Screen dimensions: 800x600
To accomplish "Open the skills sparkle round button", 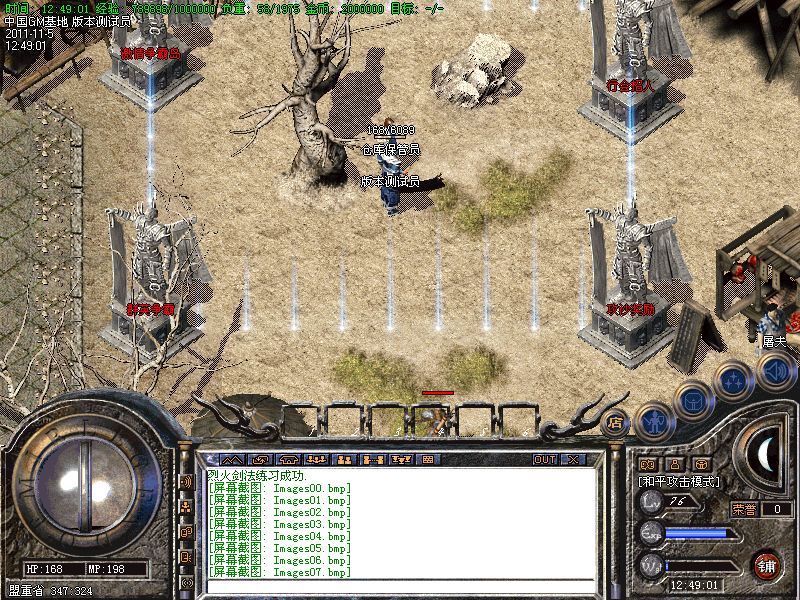I will 733,381.
